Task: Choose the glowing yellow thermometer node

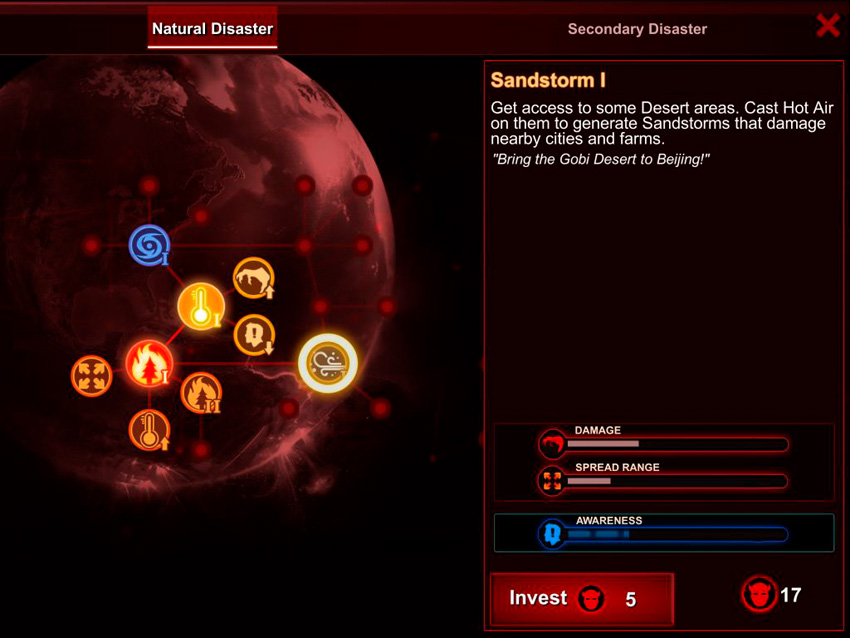Action: coord(201,307)
